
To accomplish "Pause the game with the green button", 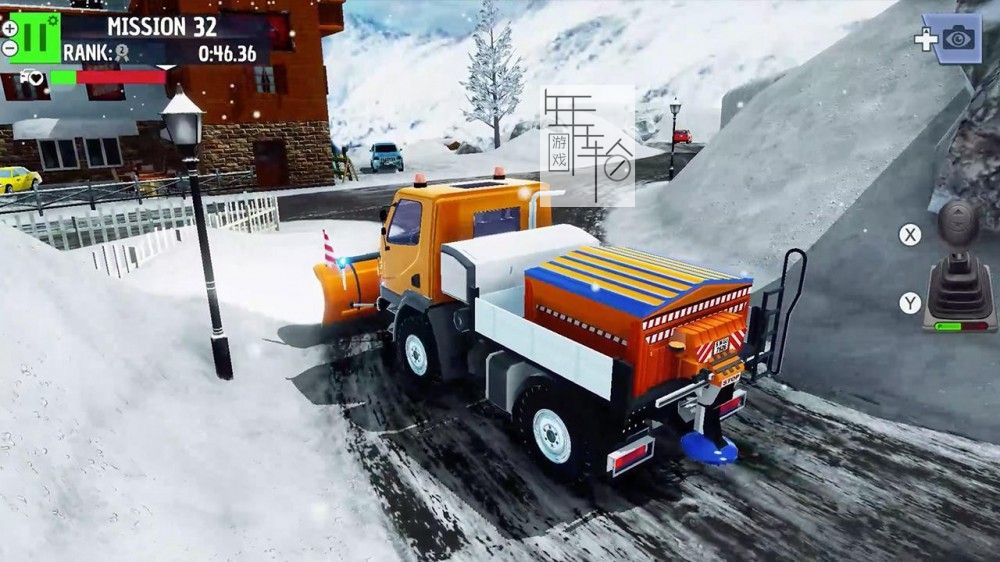I will click(x=36, y=37).
